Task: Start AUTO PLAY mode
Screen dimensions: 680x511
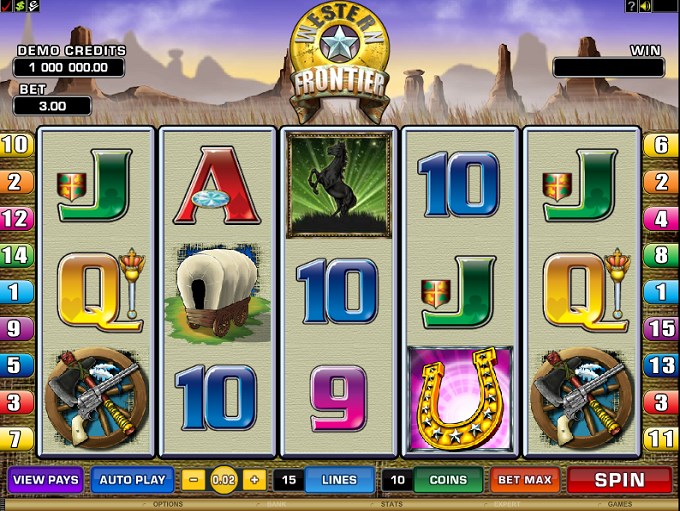Action: (x=132, y=480)
